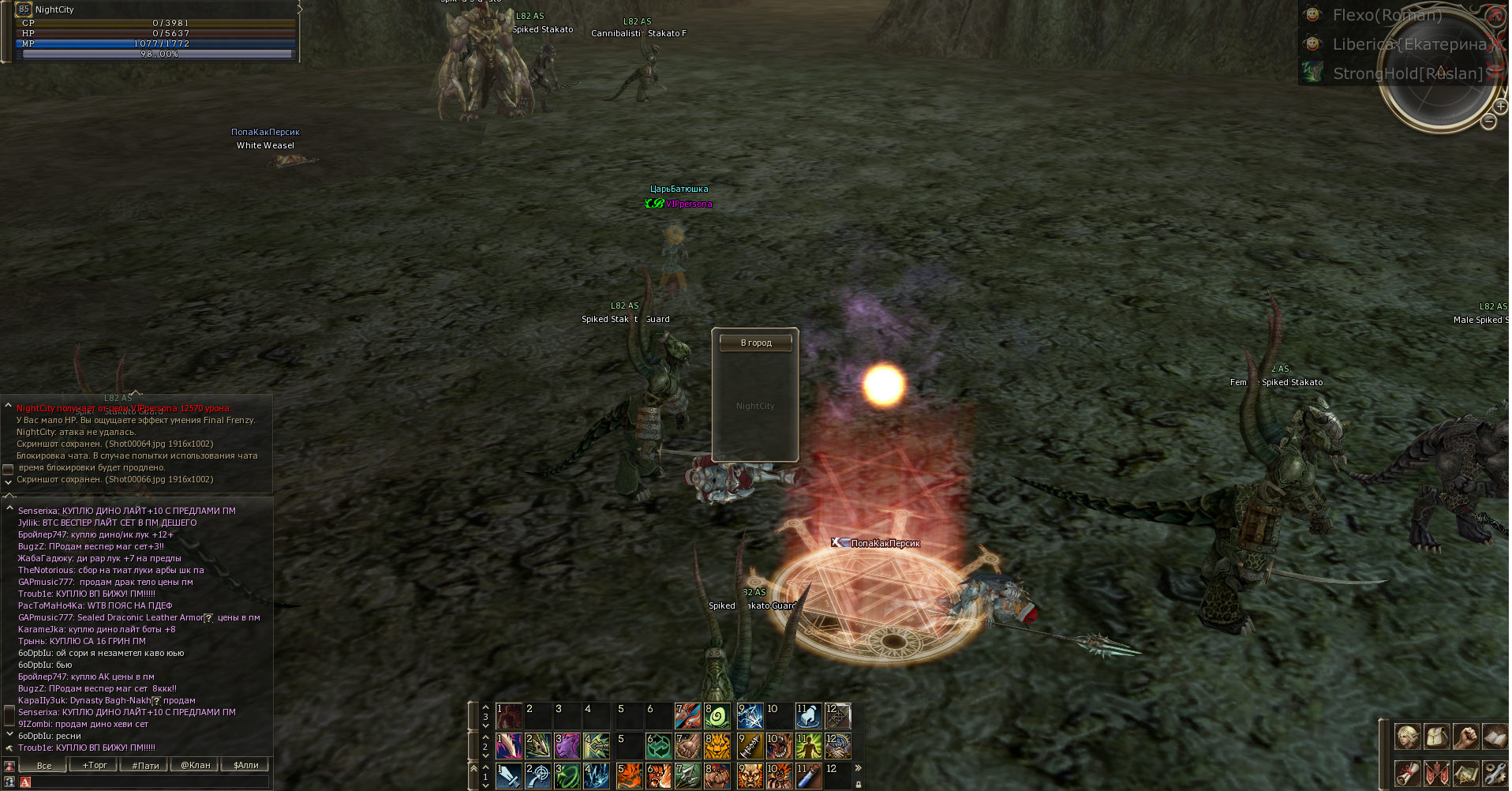Screen dimensions: 1512x791
Task: Use the sword attack skill in hotbar slot 1
Action: point(509,776)
